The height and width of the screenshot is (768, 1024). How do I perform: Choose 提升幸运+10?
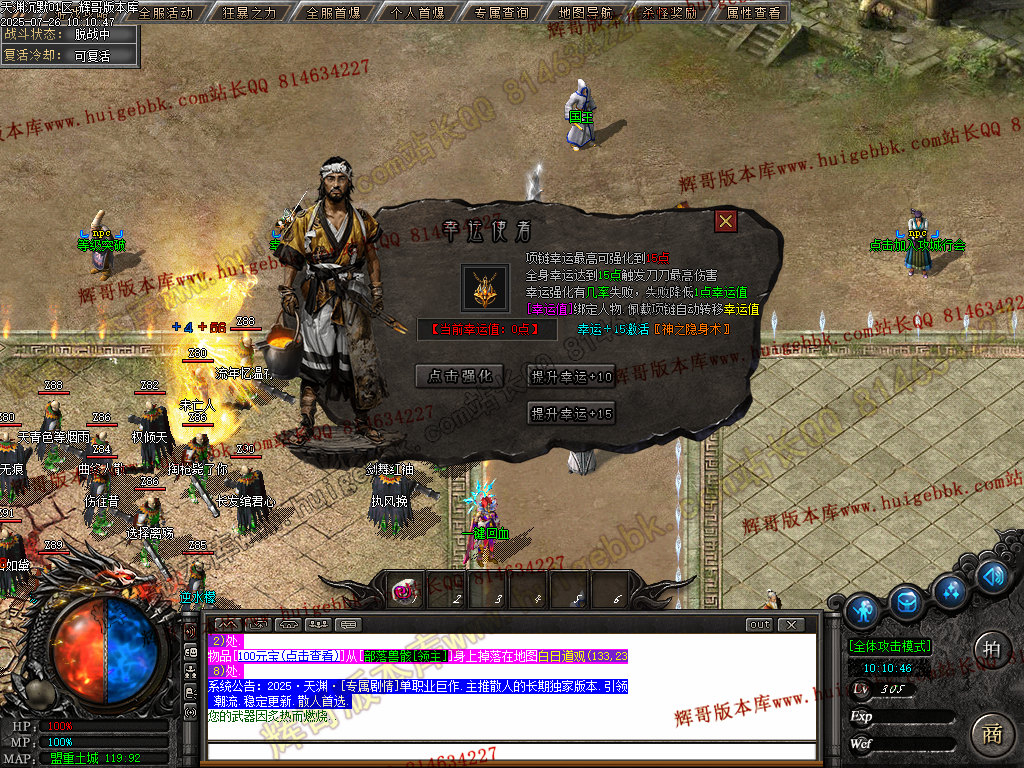571,376
